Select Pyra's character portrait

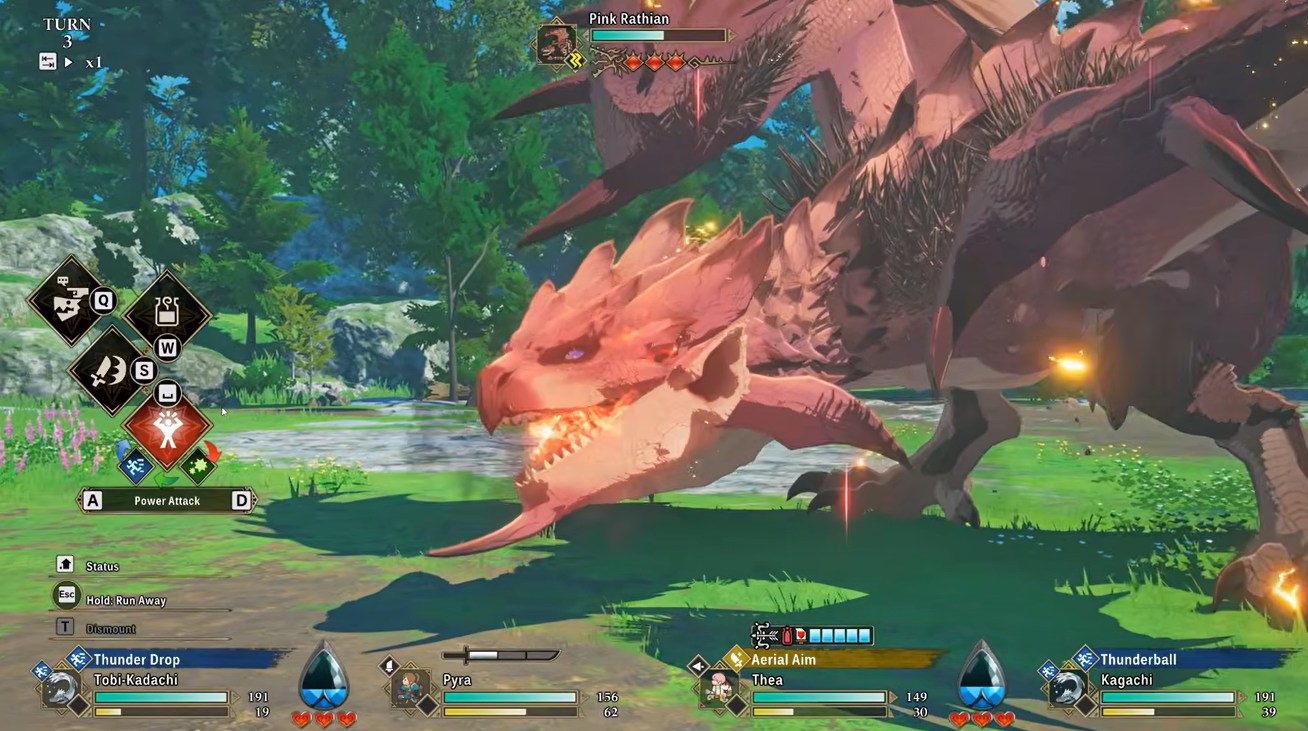410,689
